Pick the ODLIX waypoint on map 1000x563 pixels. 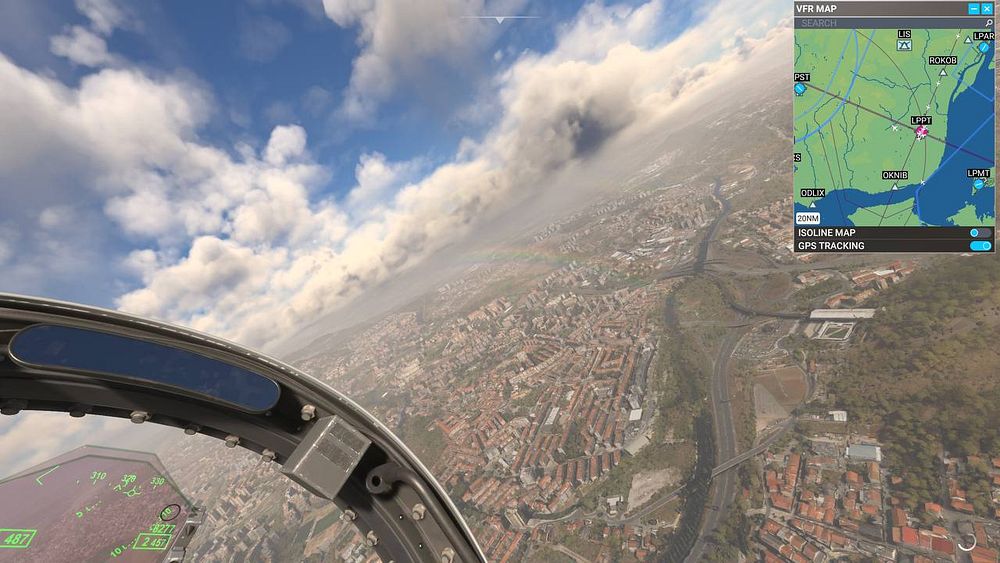point(812,204)
